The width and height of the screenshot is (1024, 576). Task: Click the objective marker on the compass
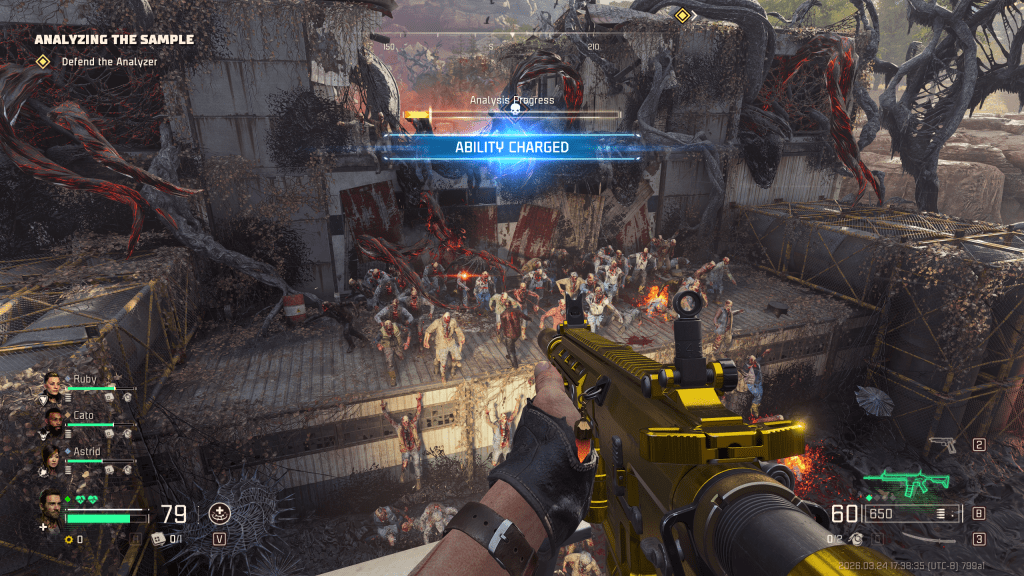pos(682,15)
